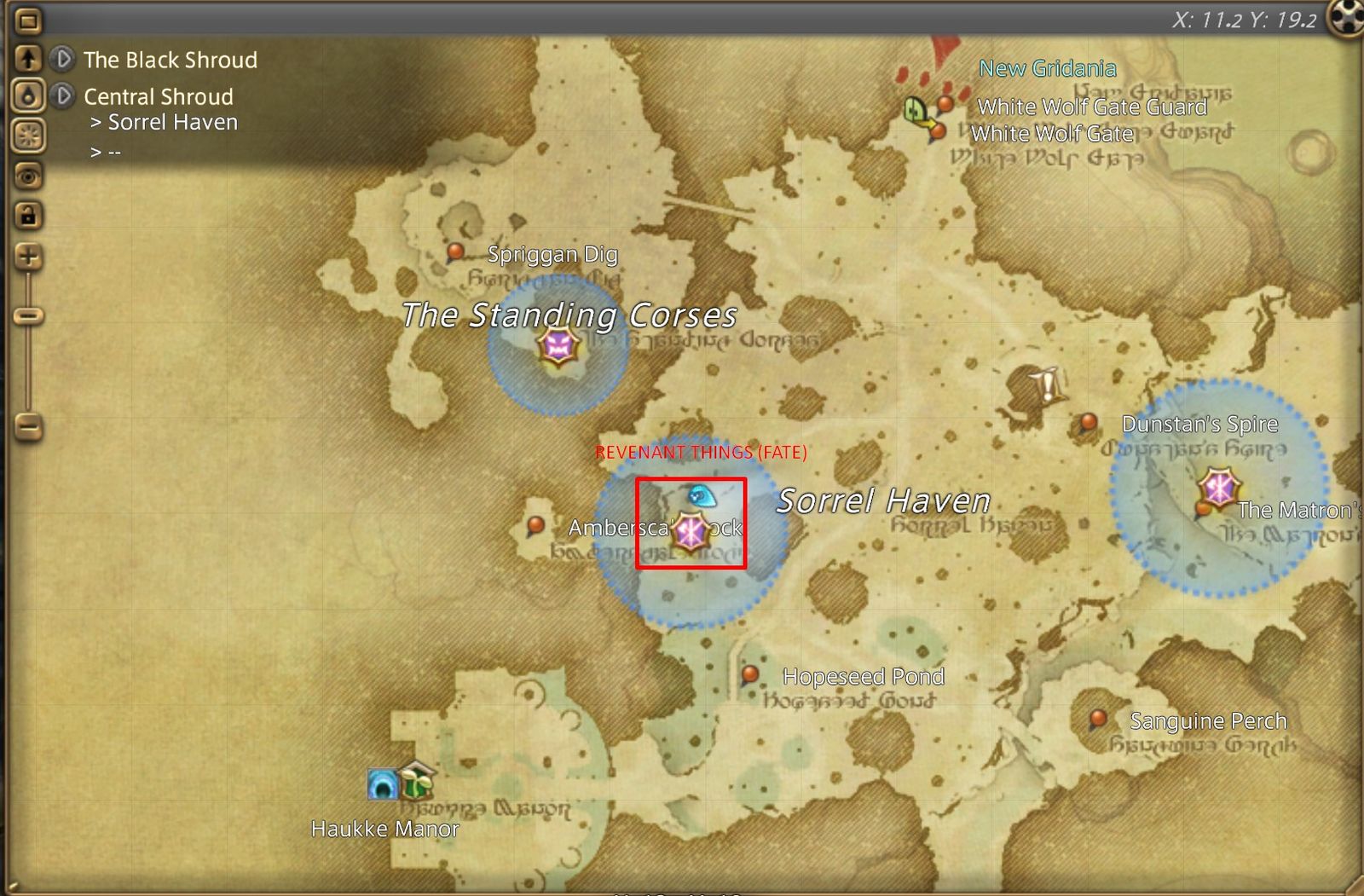Open the region dropdown beside The Black Shroud
This screenshot has height=896, width=1364.
62,59
